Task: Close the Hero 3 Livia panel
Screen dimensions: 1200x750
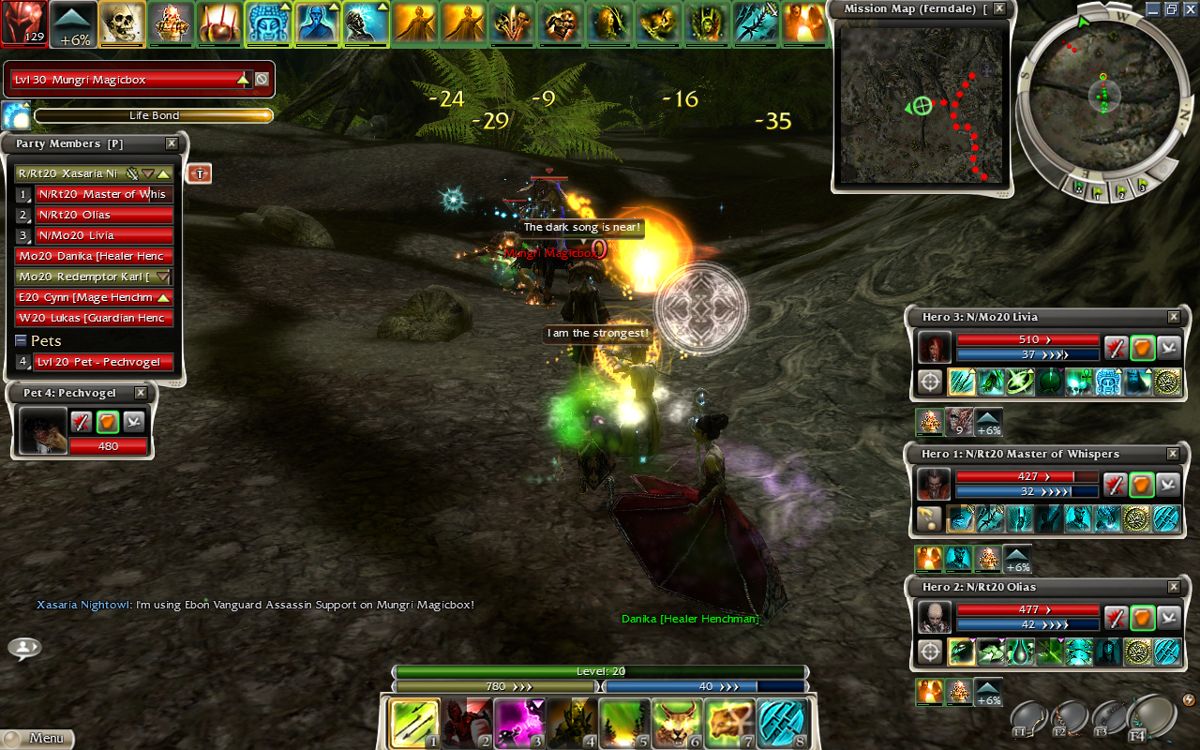Action: (1173, 317)
